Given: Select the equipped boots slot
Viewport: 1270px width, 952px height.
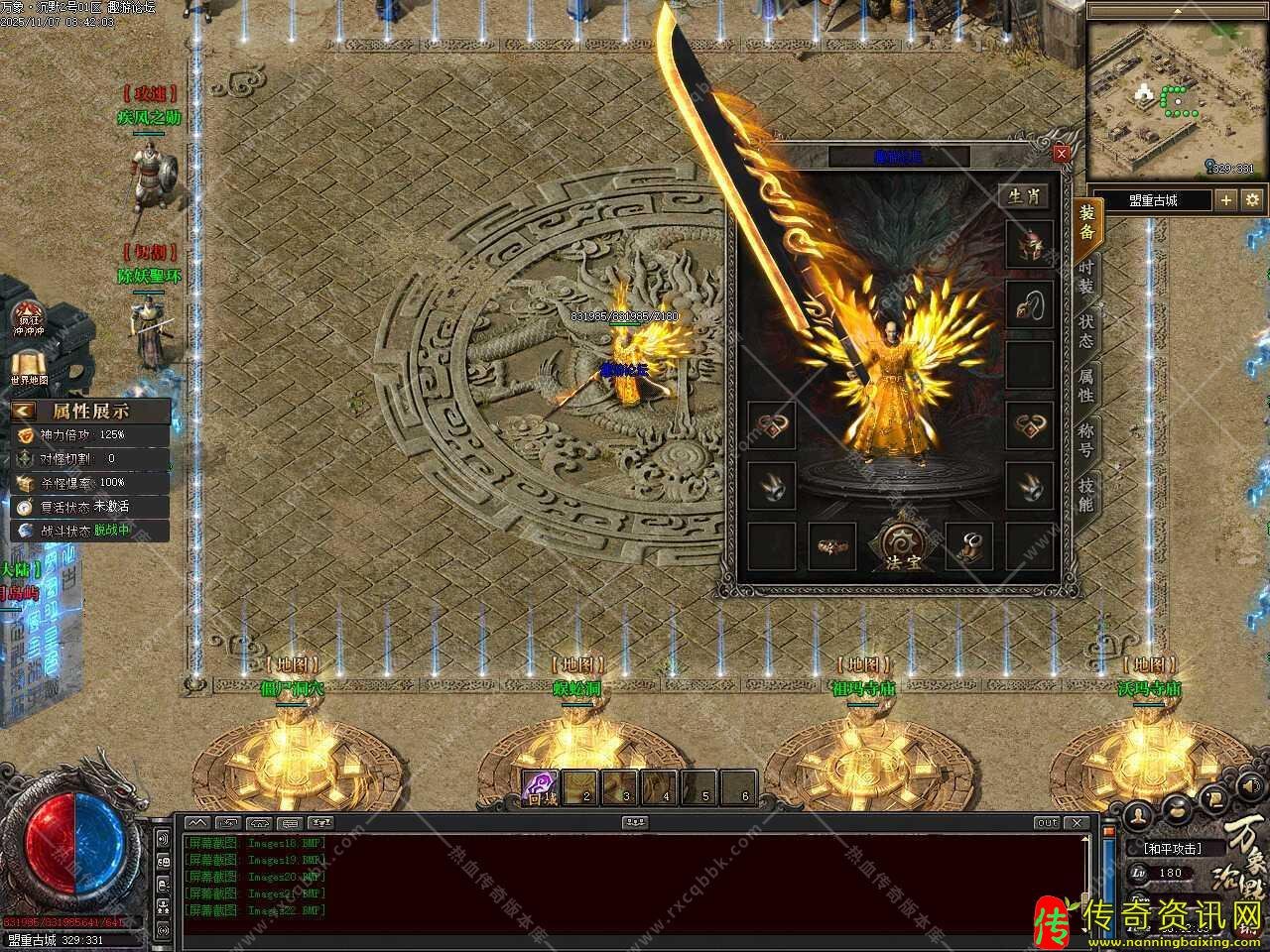Looking at the screenshot, I should tap(969, 546).
